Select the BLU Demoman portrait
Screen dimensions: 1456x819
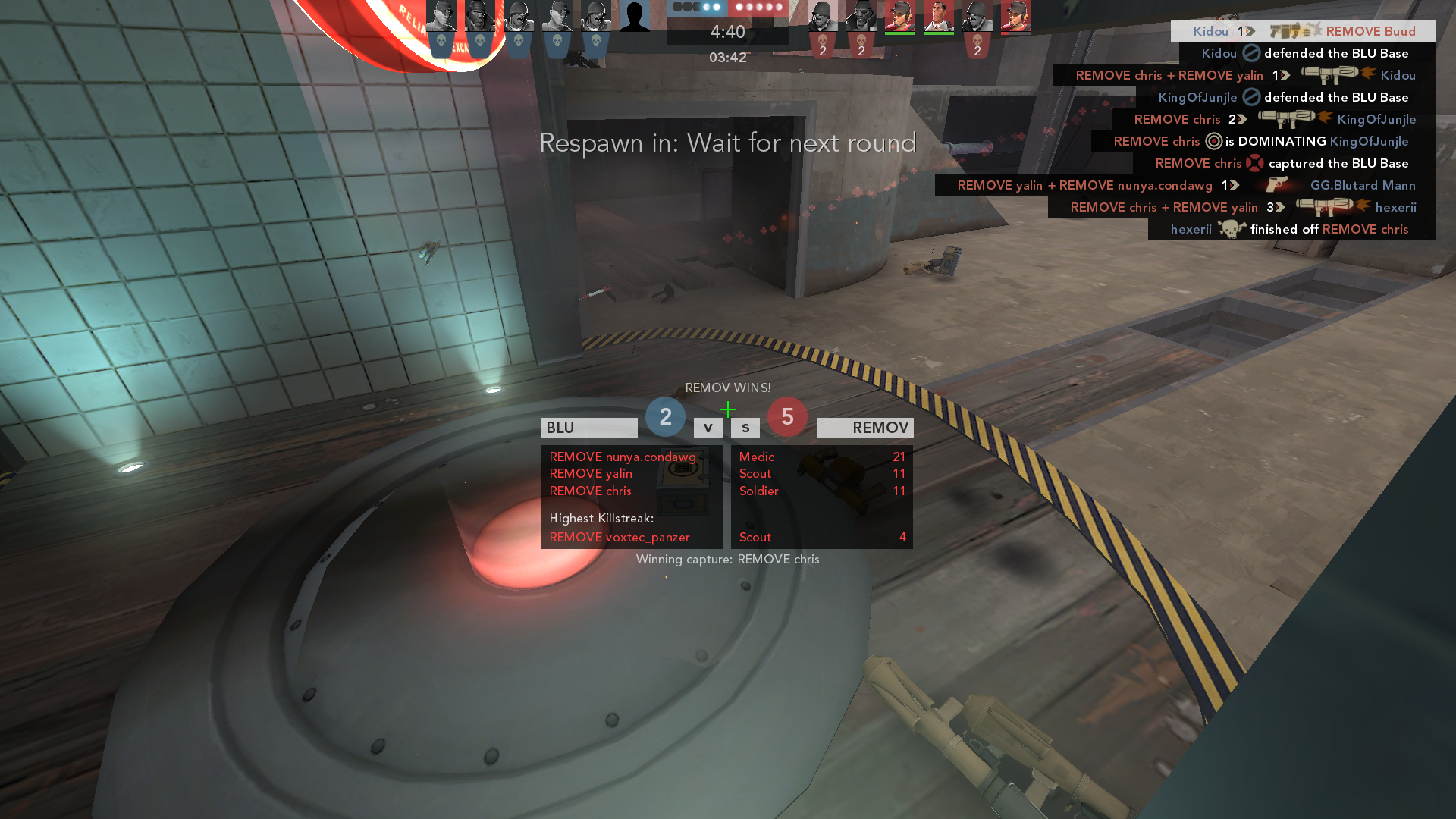tap(480, 15)
